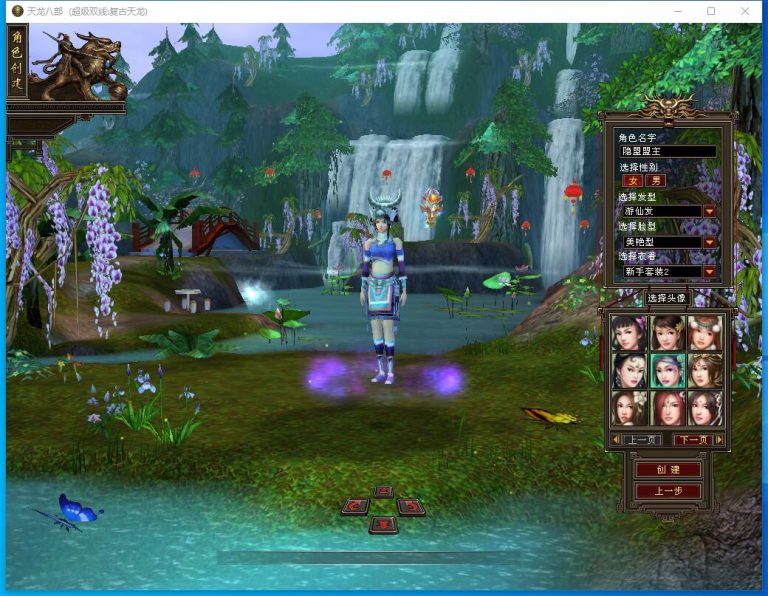Select the female (女) gender button
The image size is (768, 596).
(632, 181)
